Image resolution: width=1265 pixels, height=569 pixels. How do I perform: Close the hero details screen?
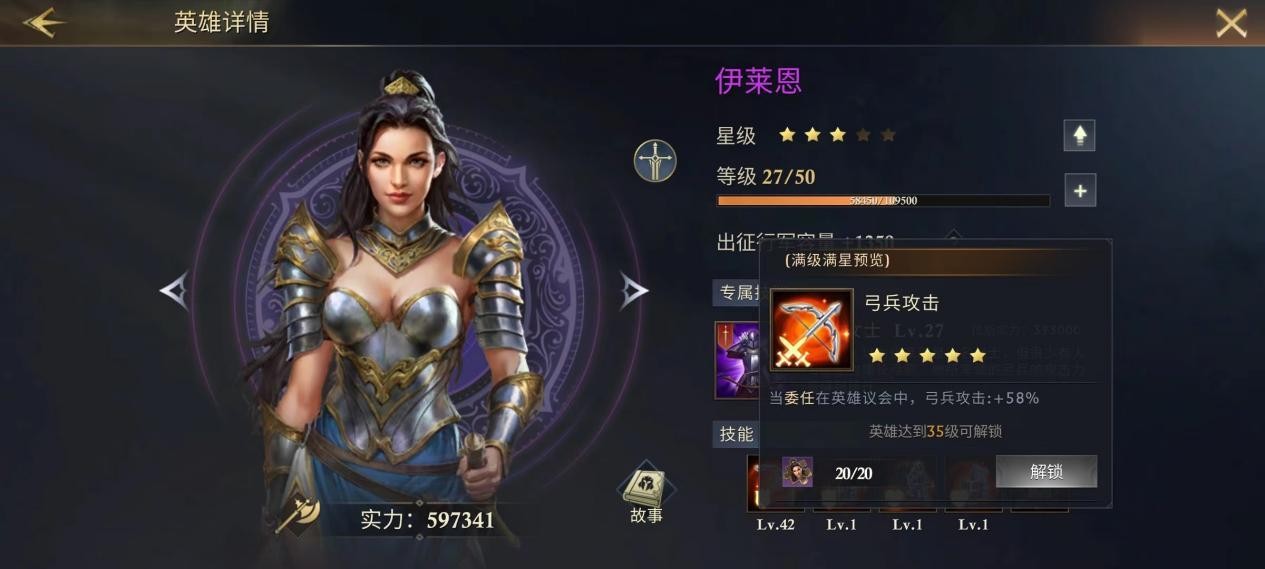point(1231,23)
